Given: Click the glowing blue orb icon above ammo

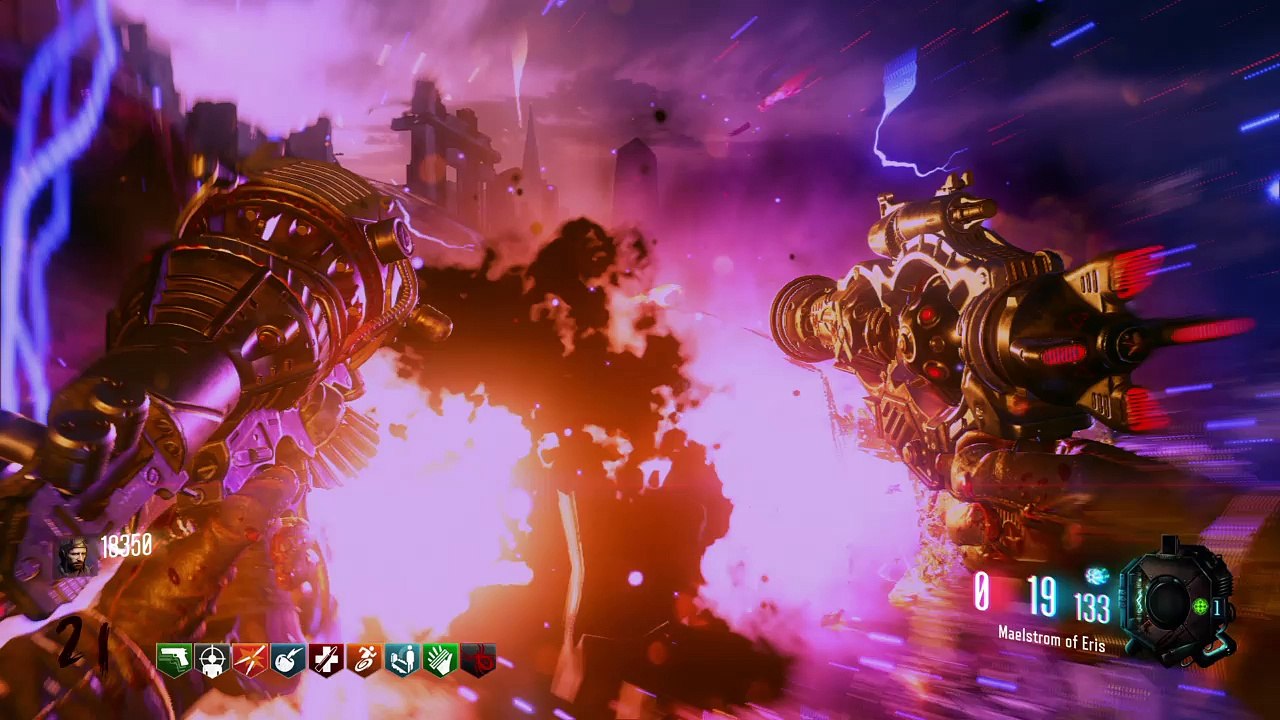Looking at the screenshot, I should click(1098, 576).
